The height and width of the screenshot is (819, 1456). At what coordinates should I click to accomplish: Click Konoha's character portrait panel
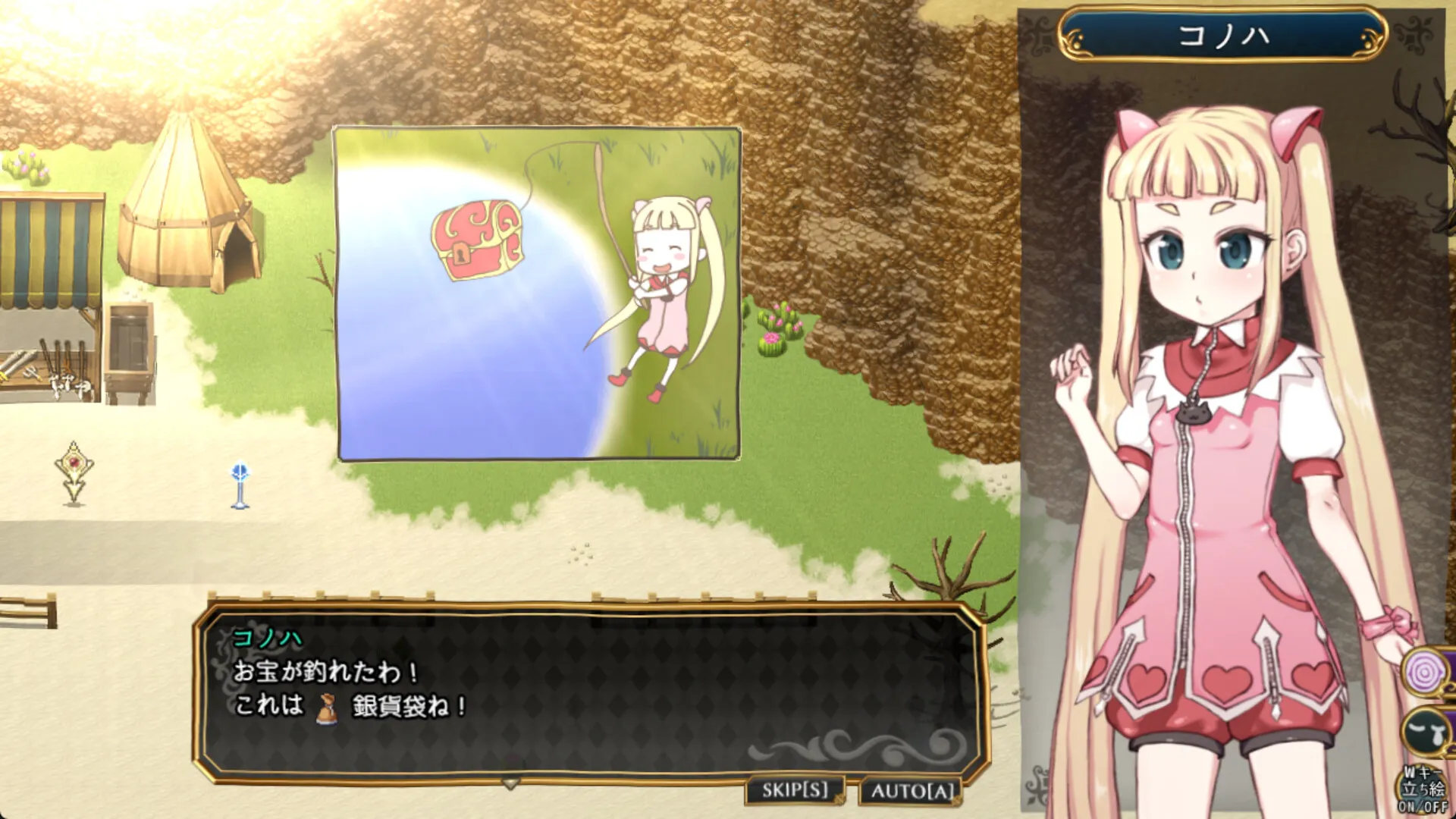[1221, 417]
